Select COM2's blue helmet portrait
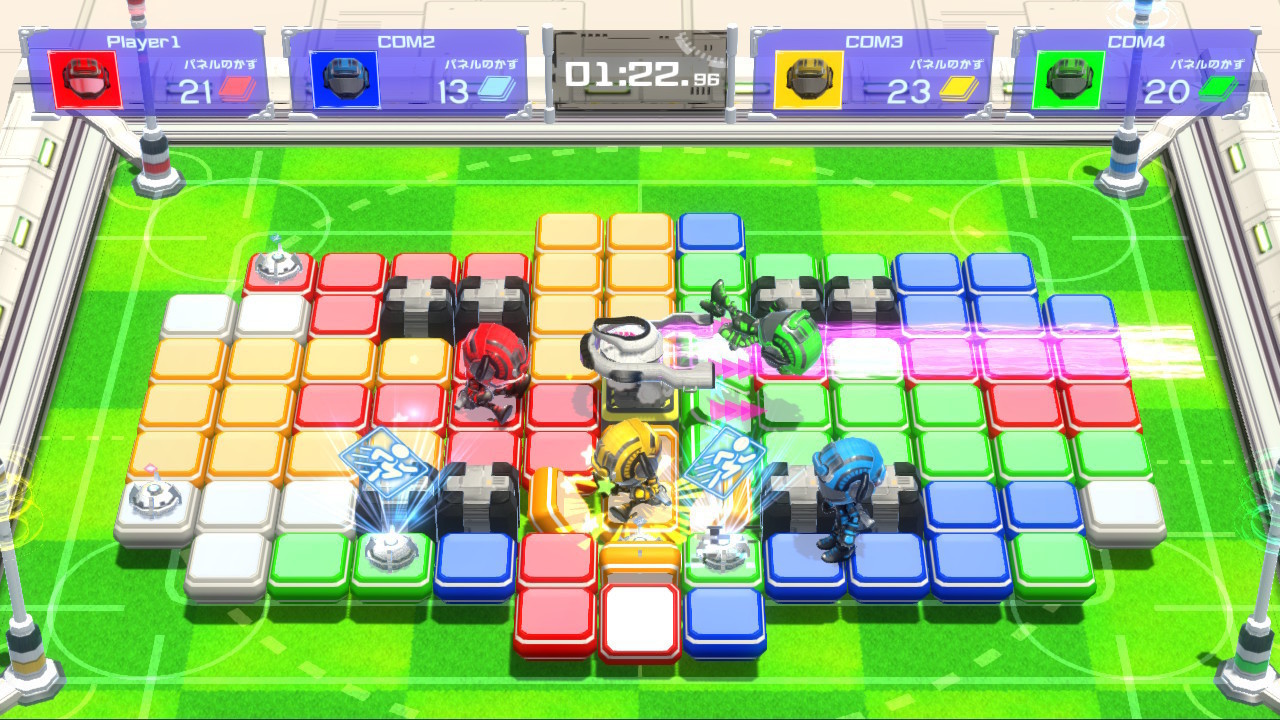The image size is (1280, 720). (x=346, y=80)
